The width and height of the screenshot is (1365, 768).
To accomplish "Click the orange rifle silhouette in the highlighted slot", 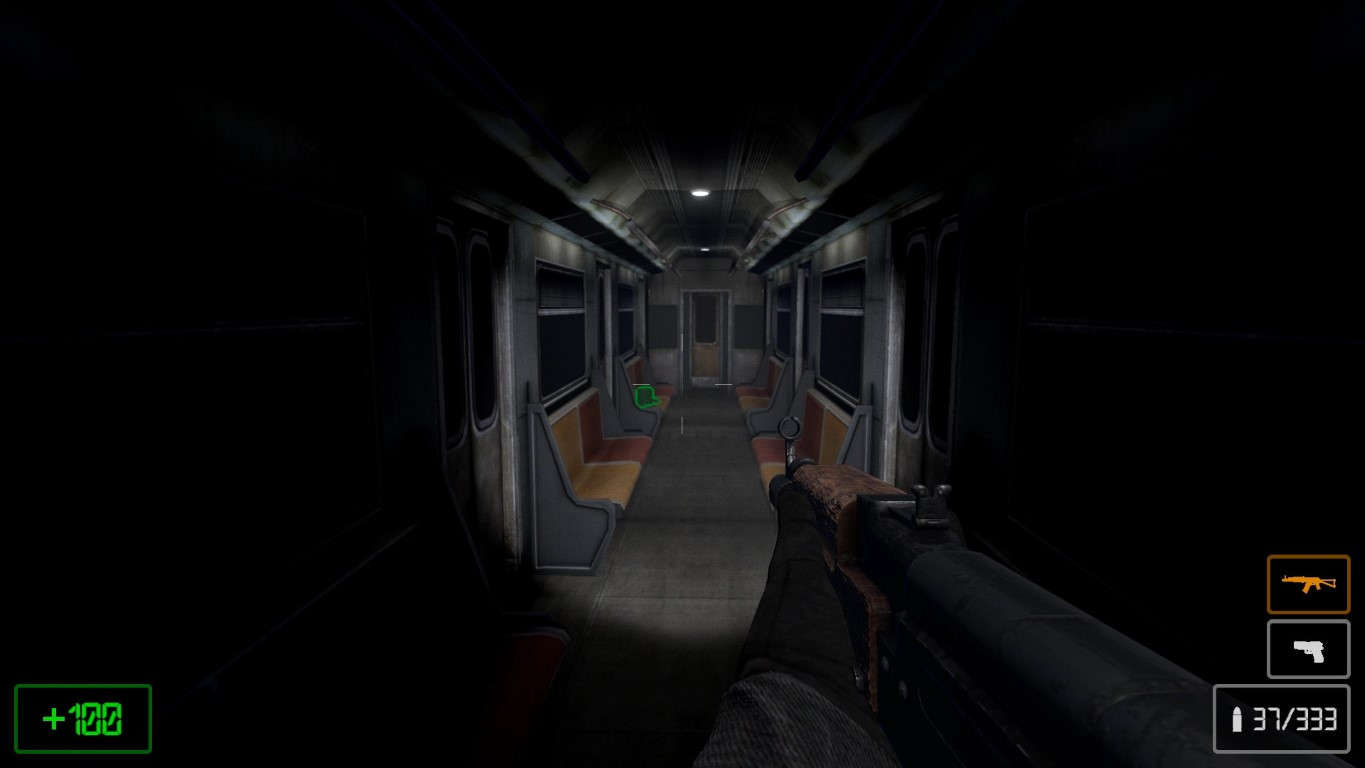I will (x=1308, y=583).
